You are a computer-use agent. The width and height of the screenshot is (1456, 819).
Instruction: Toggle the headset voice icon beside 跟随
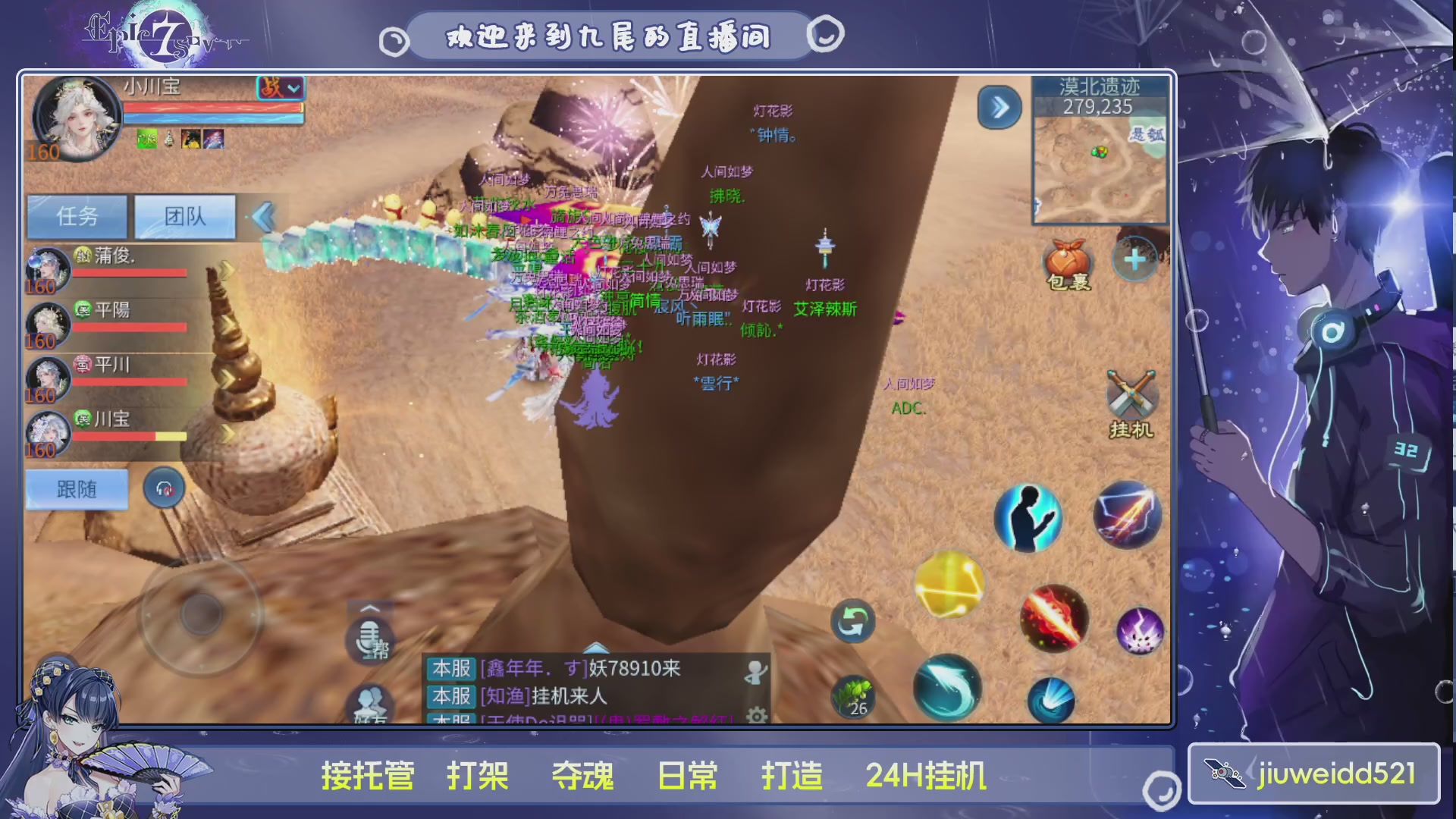click(163, 489)
